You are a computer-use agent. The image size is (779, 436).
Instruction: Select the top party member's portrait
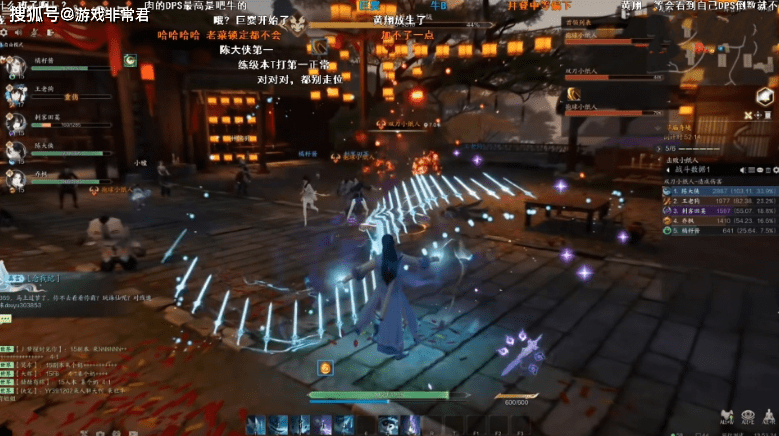[x=16, y=65]
